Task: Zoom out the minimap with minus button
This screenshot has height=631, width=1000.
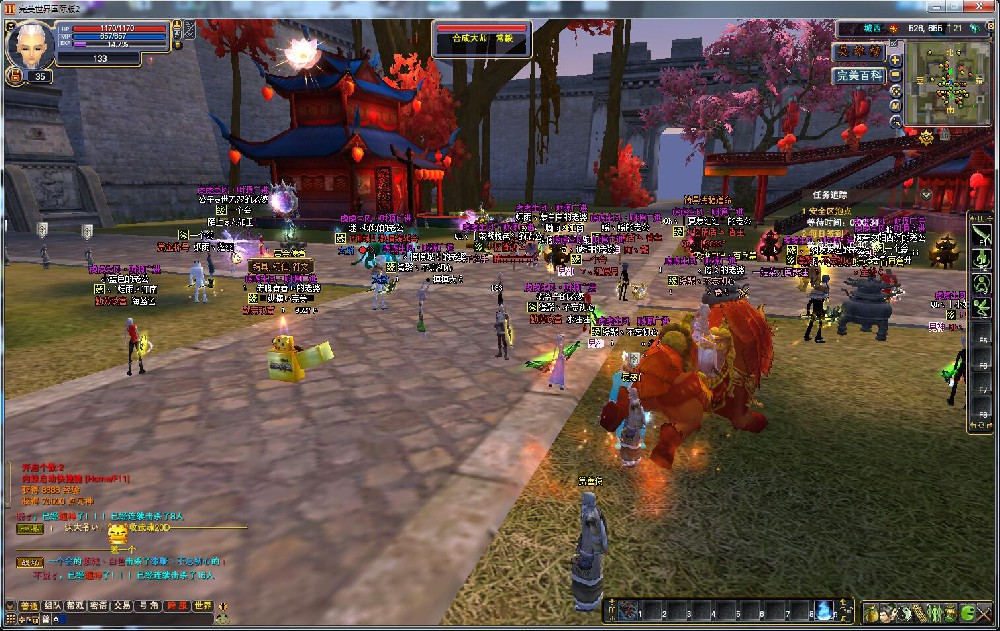Action: click(895, 75)
